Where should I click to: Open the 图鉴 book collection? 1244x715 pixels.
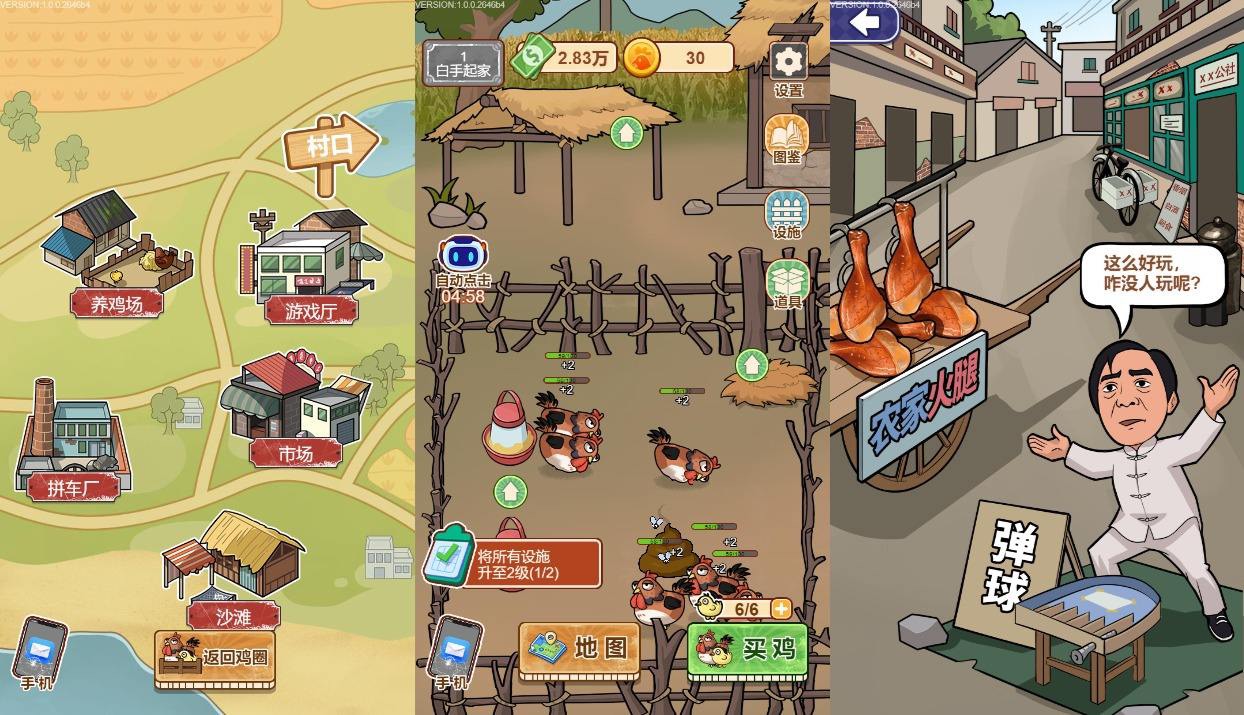tap(786, 139)
